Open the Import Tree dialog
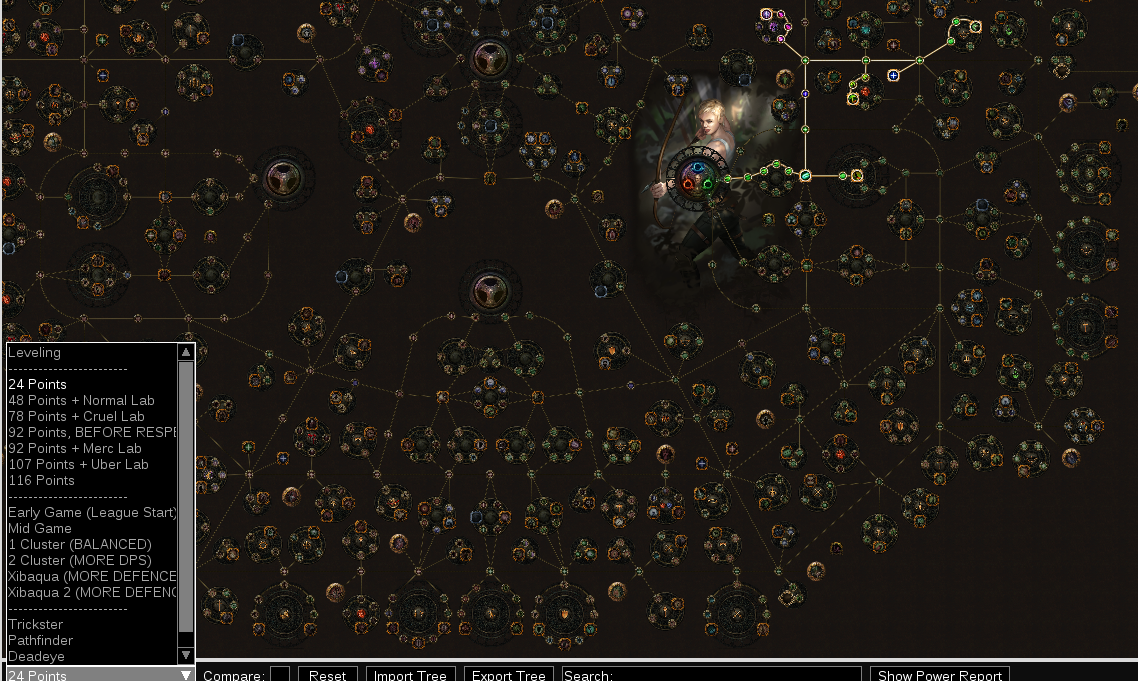 [x=410, y=675]
